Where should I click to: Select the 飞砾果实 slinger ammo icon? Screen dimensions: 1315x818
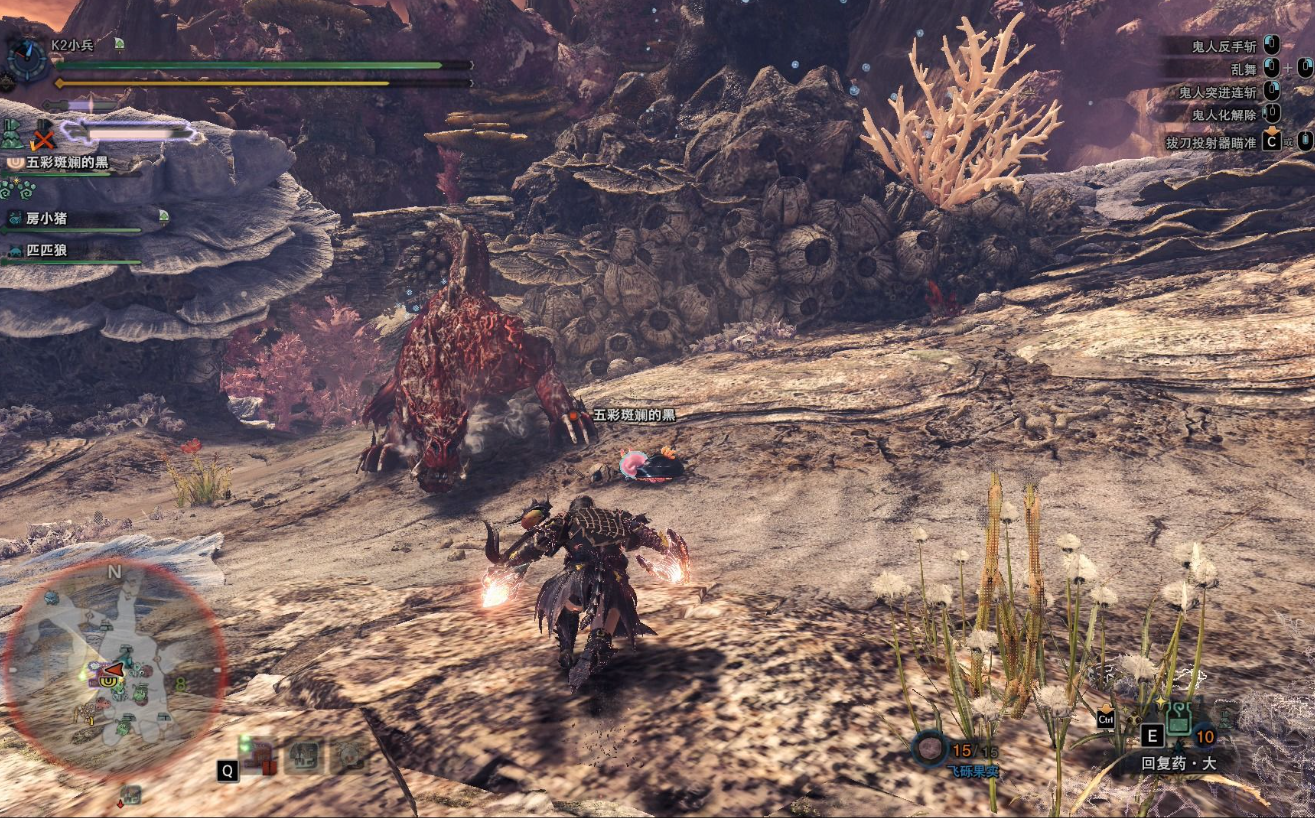point(931,746)
